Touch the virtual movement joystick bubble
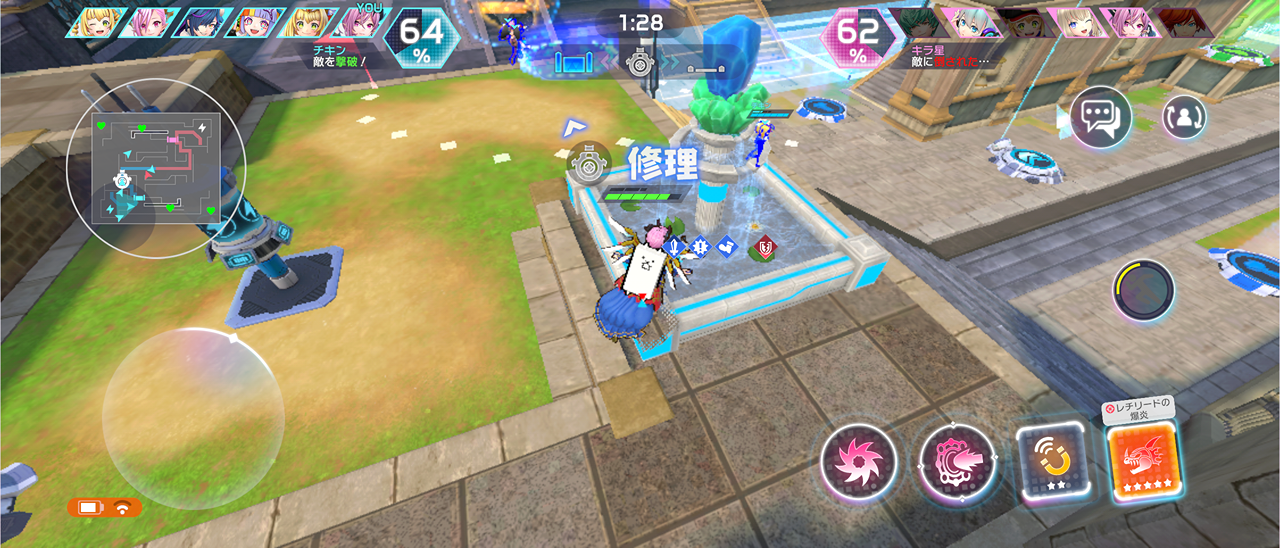1280x548 pixels. pos(193,418)
